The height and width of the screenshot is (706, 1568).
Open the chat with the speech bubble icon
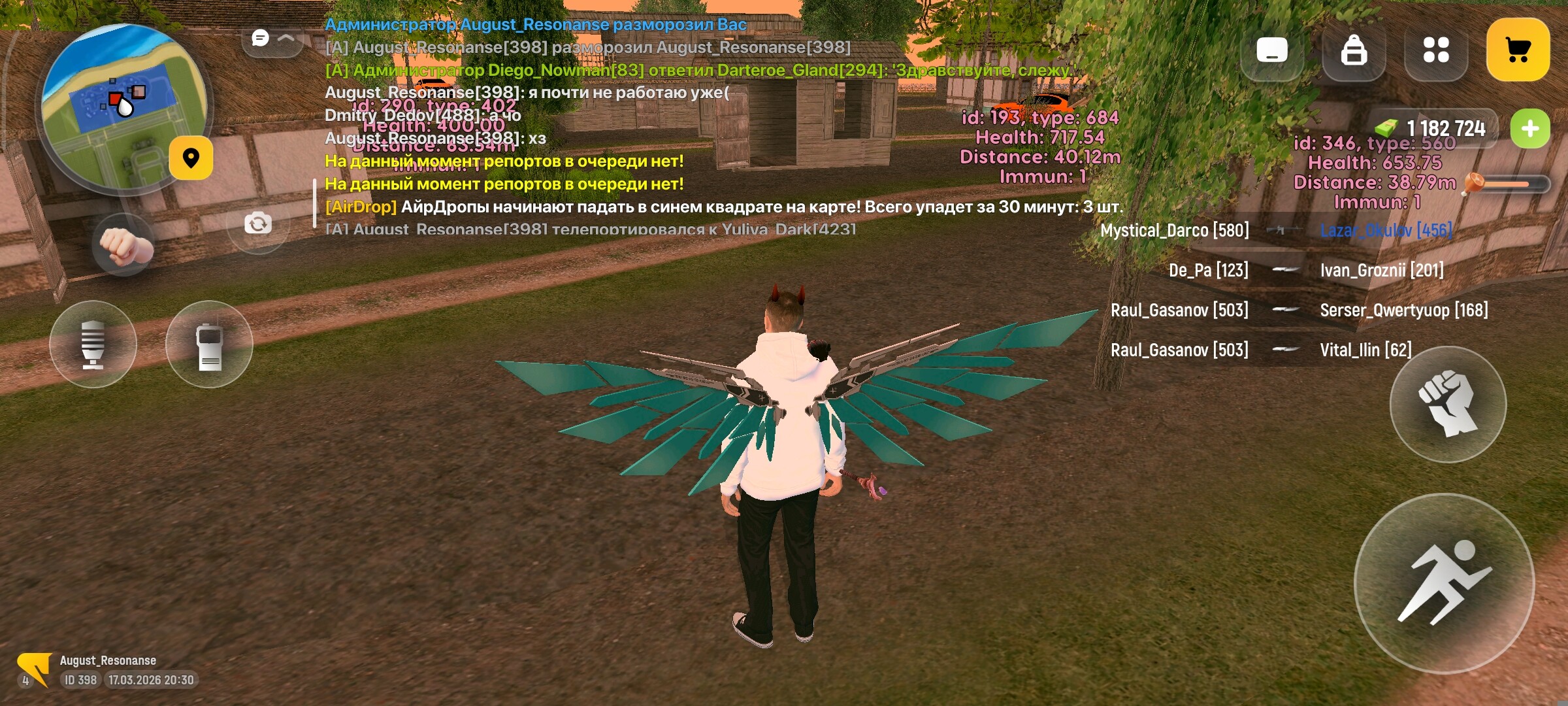(x=261, y=38)
